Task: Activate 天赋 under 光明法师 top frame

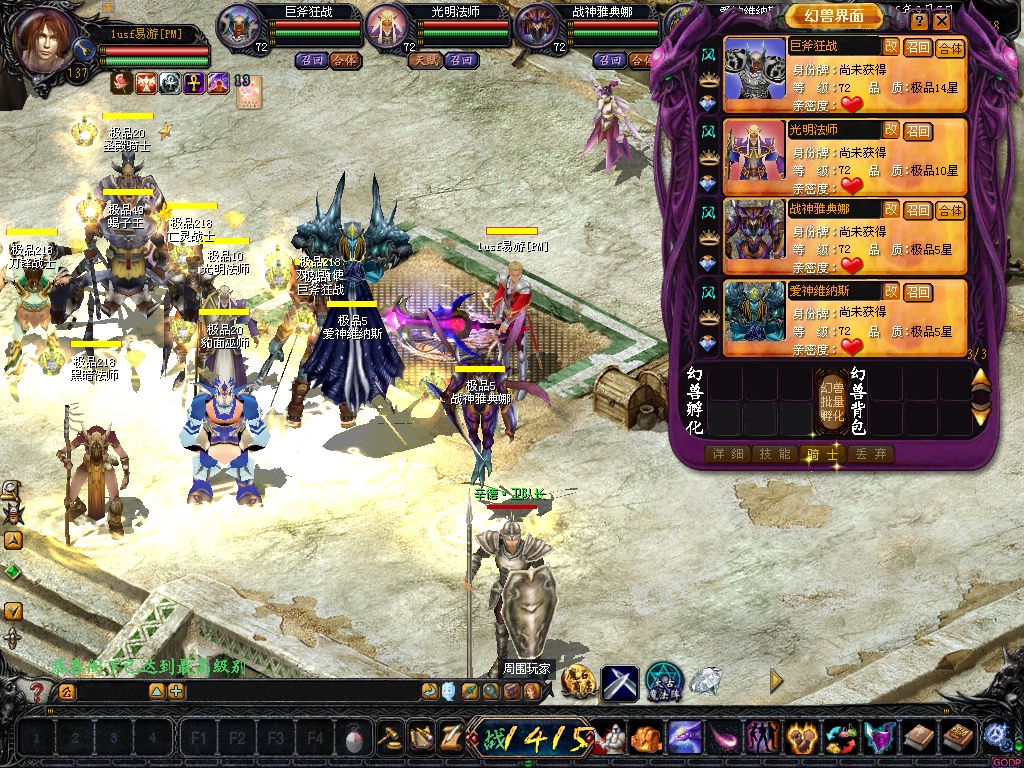Action: pyautogui.click(x=424, y=60)
